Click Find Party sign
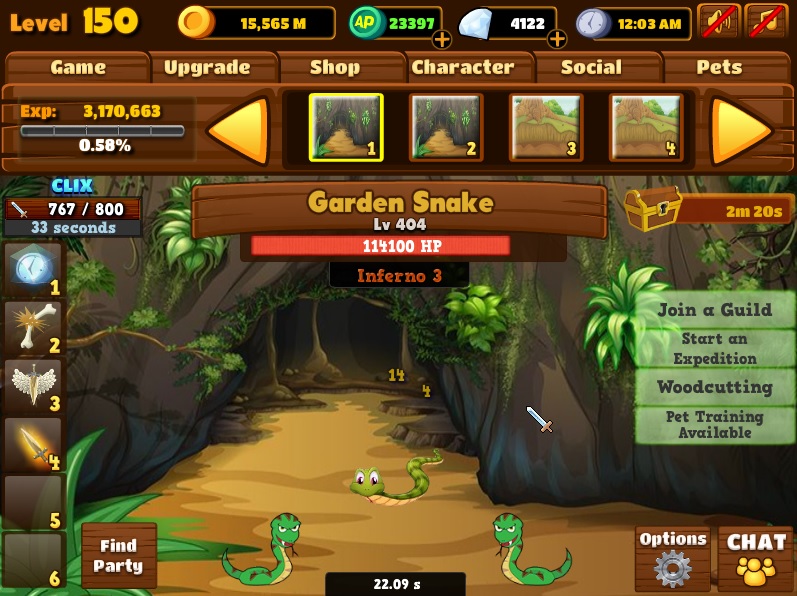797x596 pixels. point(118,556)
